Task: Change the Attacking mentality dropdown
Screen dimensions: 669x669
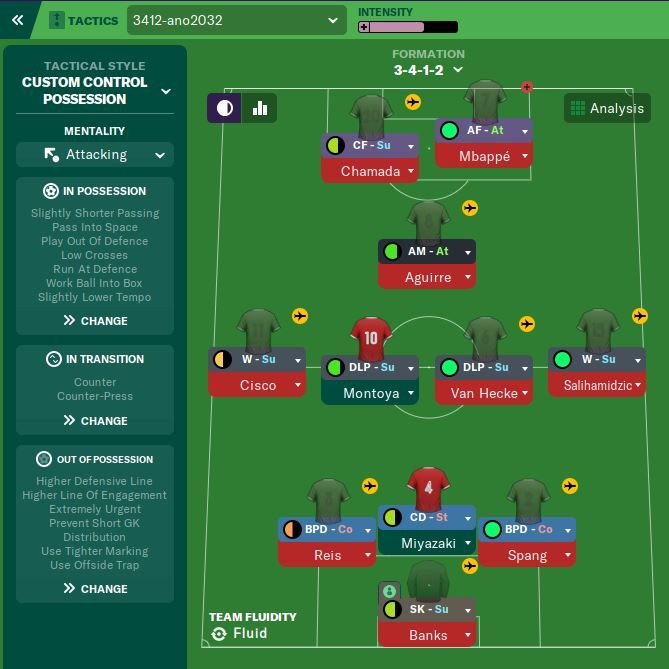Action: (95, 155)
